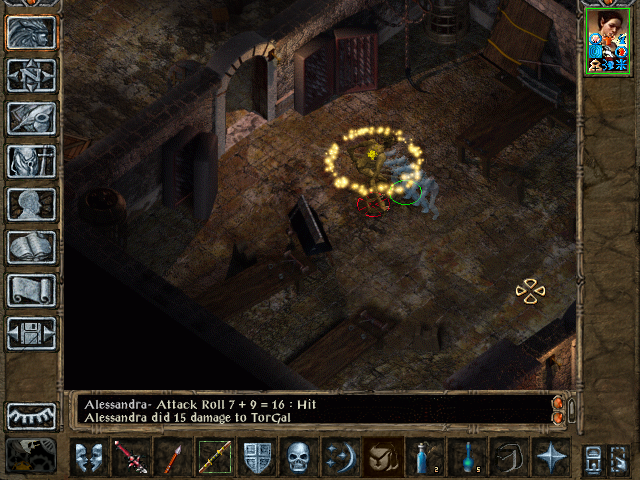This screenshot has height=480, width=640.
Task: Activate the shield guard action
Action: [257, 458]
